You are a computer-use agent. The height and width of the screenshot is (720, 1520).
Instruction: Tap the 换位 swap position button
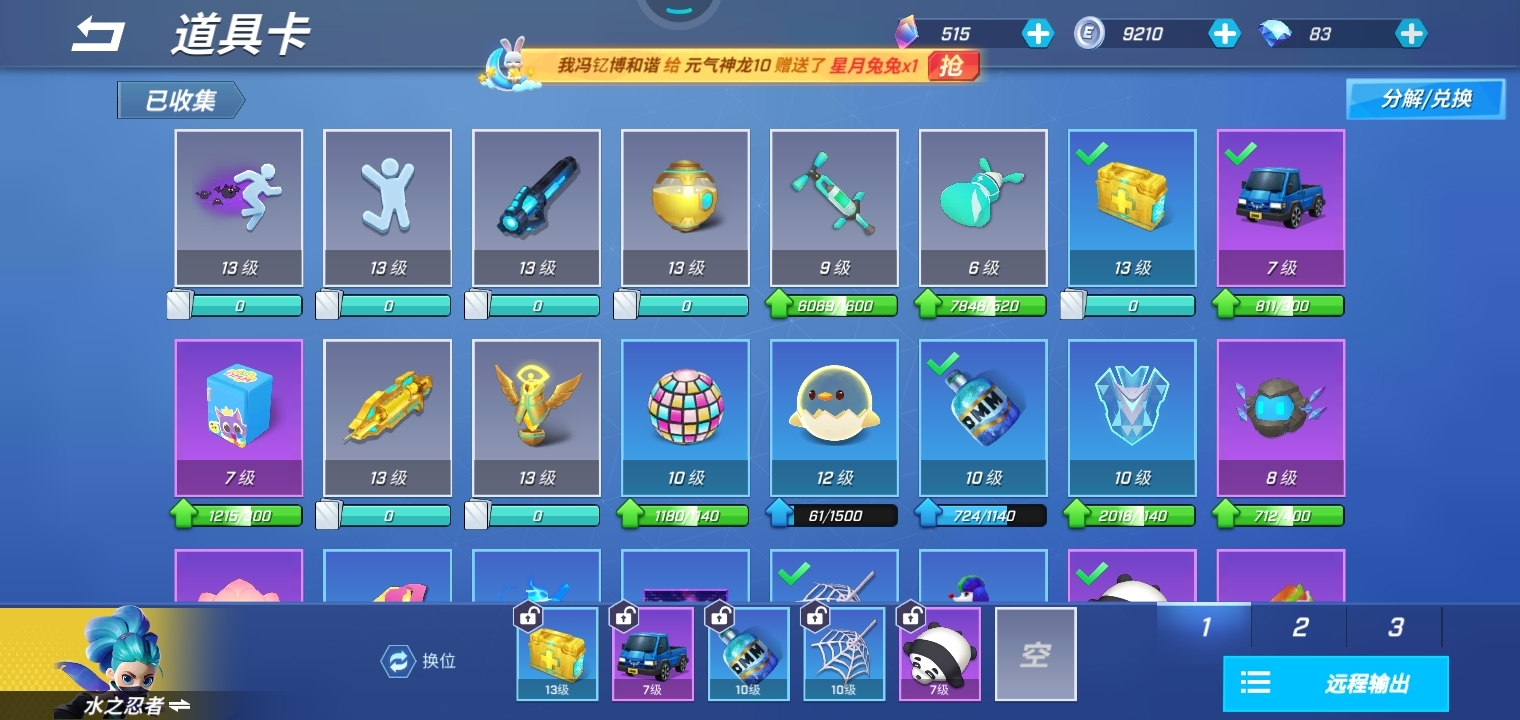[x=420, y=660]
